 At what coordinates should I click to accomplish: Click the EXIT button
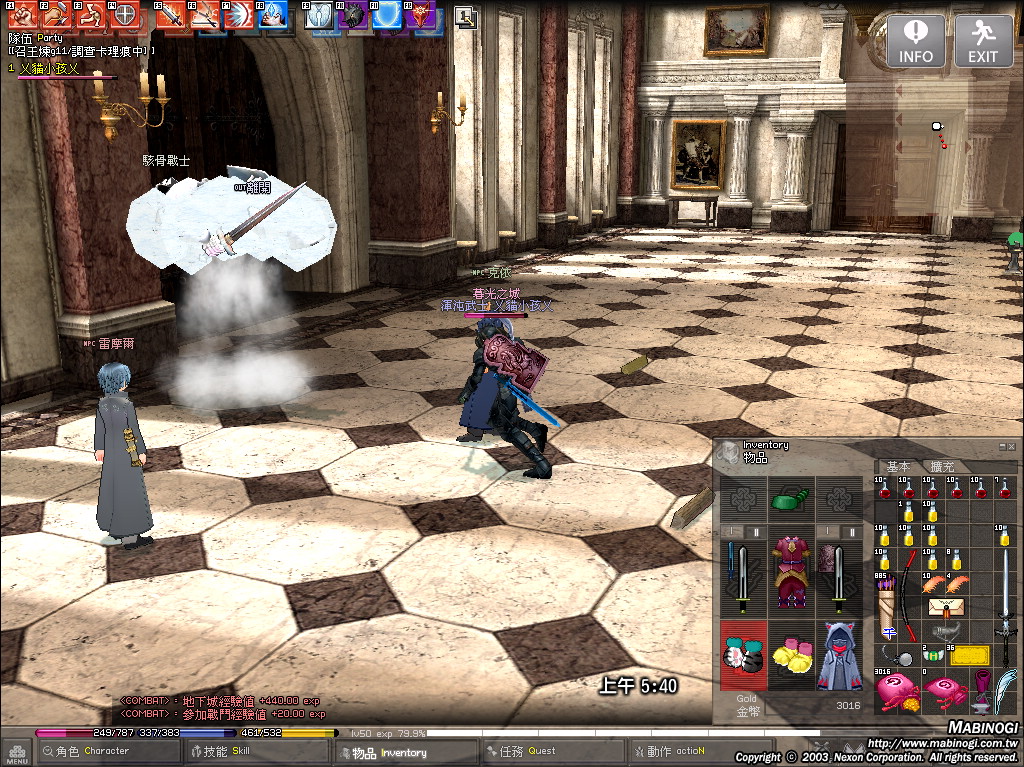[983, 41]
